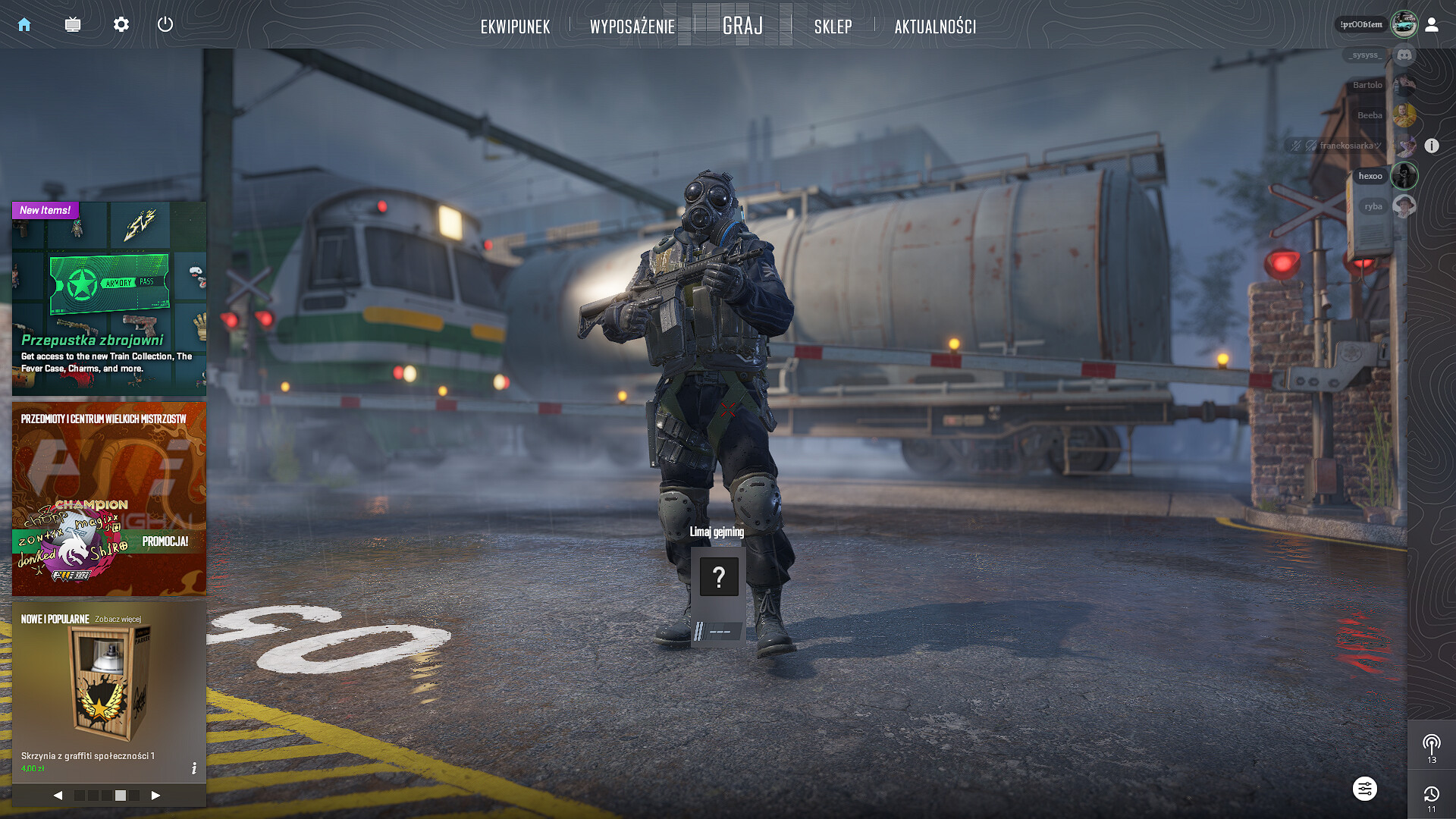The image size is (1456, 819).
Task: Go to the home screen icon
Action: [x=24, y=25]
